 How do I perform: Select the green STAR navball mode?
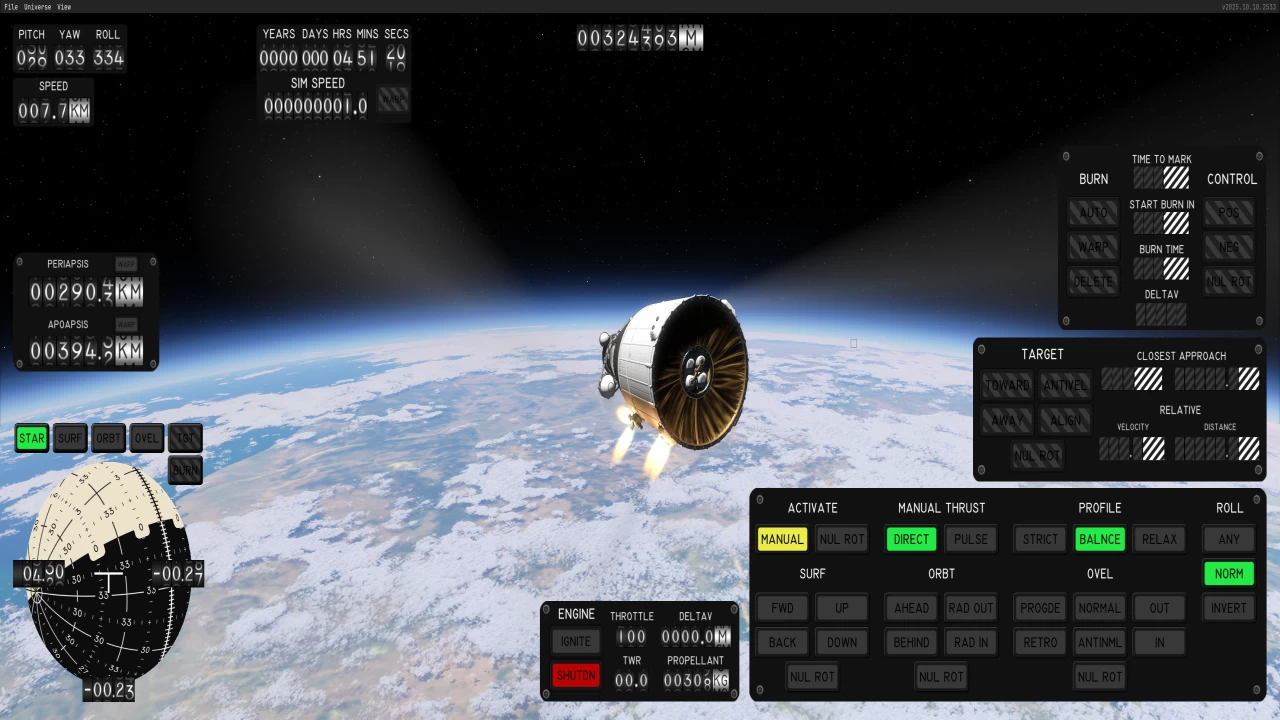[x=31, y=438]
